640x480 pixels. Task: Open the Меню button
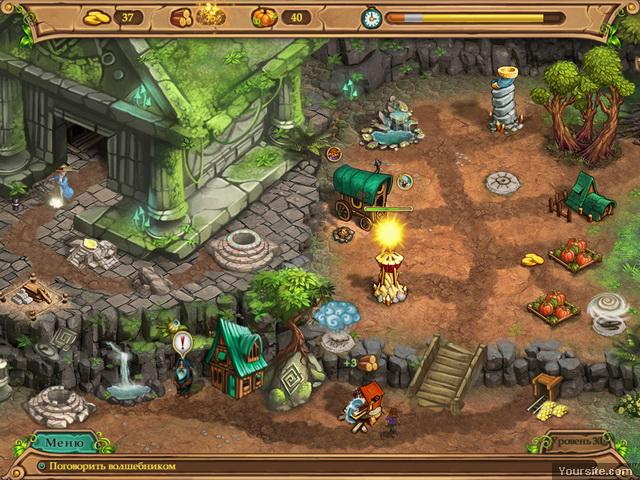point(65,442)
